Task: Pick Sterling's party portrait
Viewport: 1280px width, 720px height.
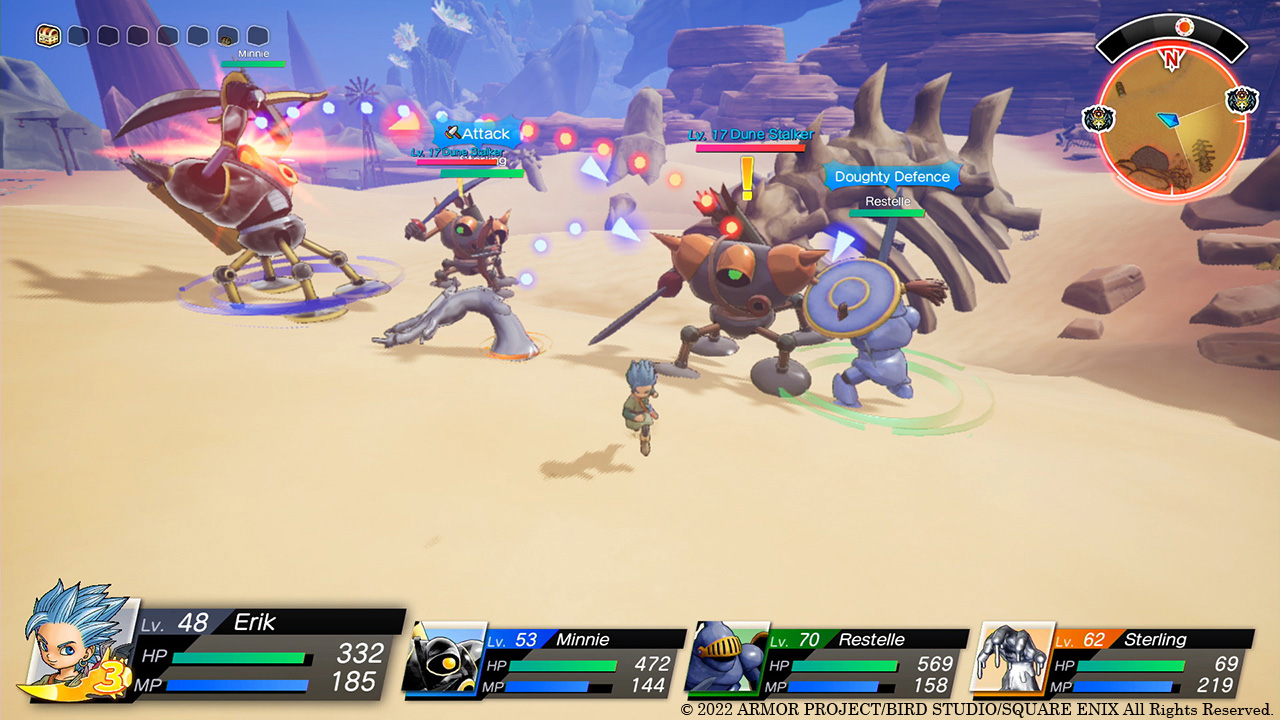Action: [x=1013, y=657]
